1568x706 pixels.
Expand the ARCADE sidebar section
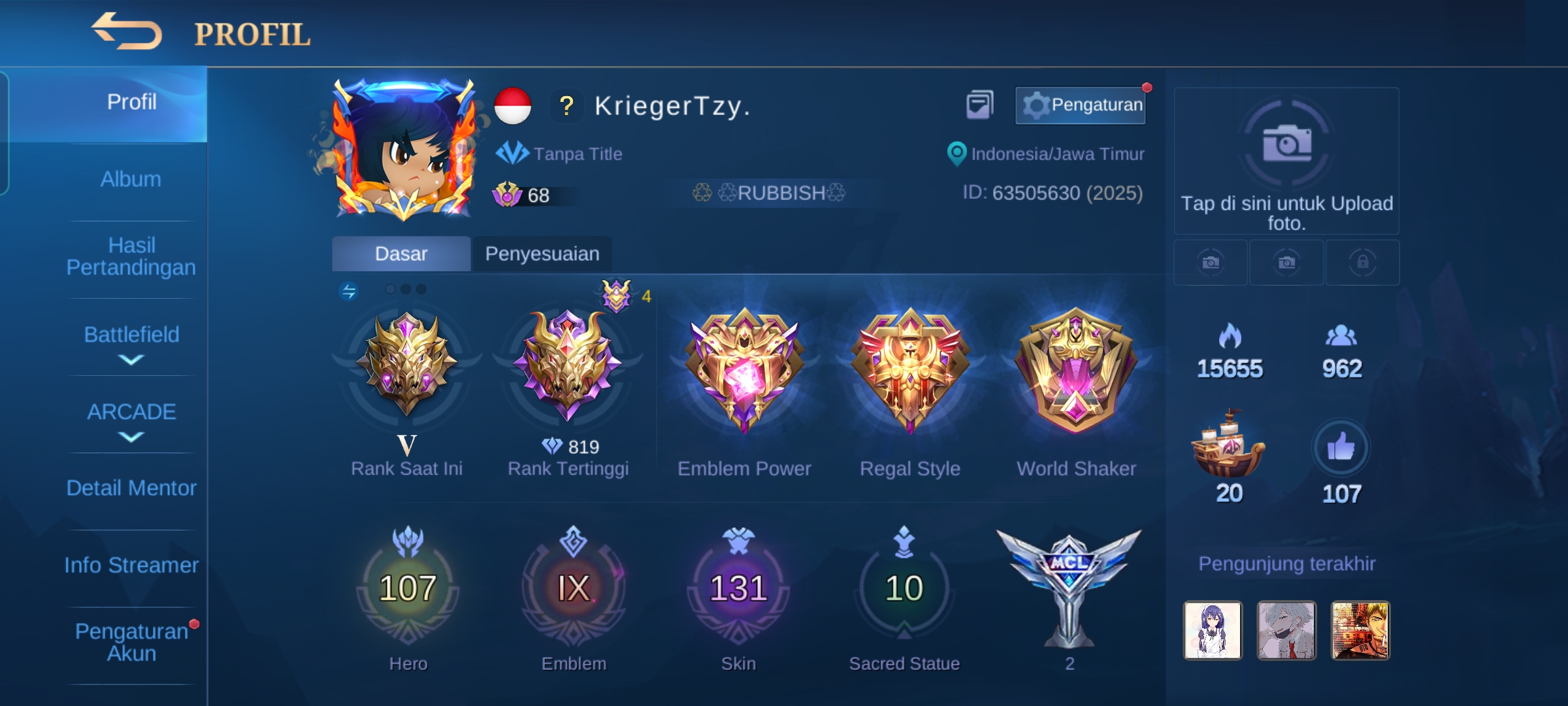tap(131, 412)
